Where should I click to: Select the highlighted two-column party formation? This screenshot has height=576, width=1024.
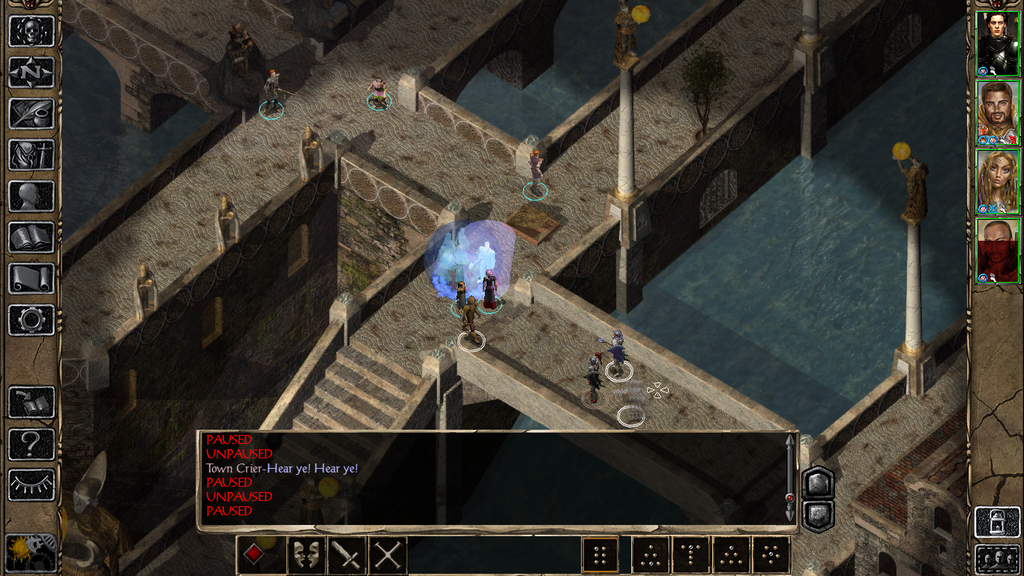(x=600, y=555)
